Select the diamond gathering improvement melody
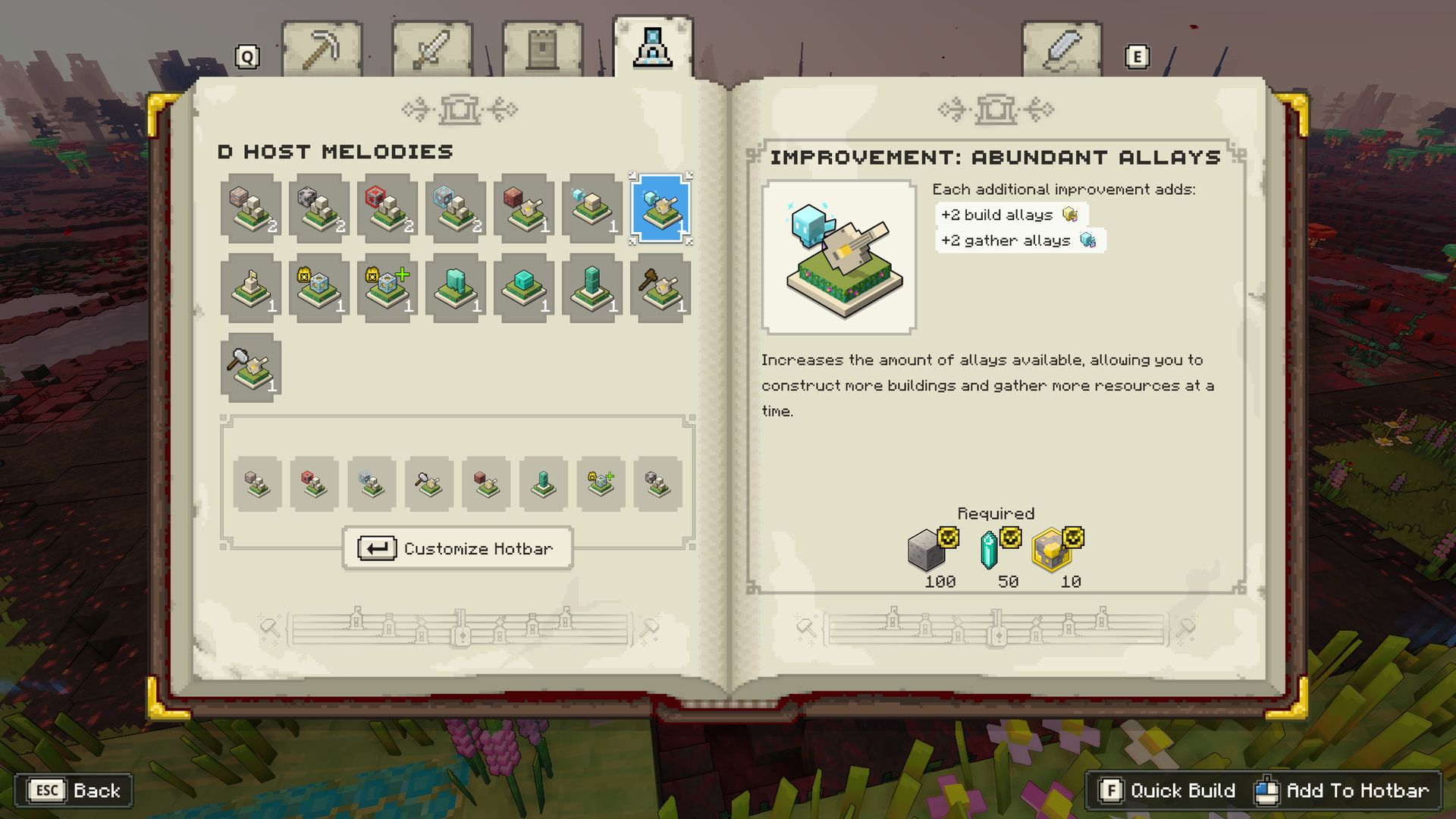The height and width of the screenshot is (819, 1456). point(455,209)
